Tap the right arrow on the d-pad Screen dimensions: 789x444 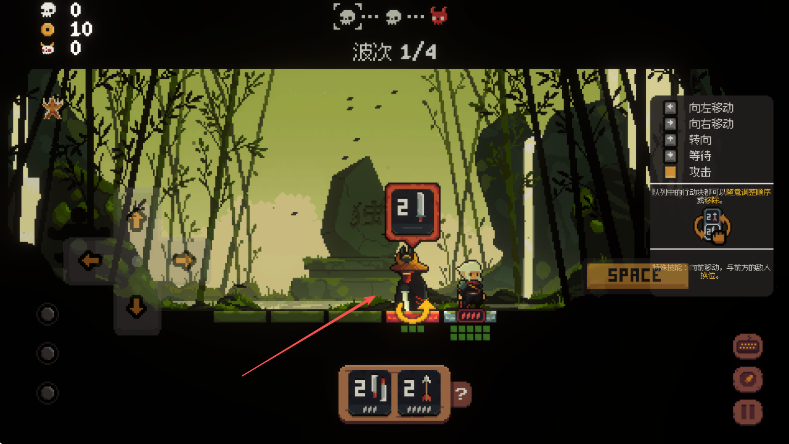[x=182, y=261]
